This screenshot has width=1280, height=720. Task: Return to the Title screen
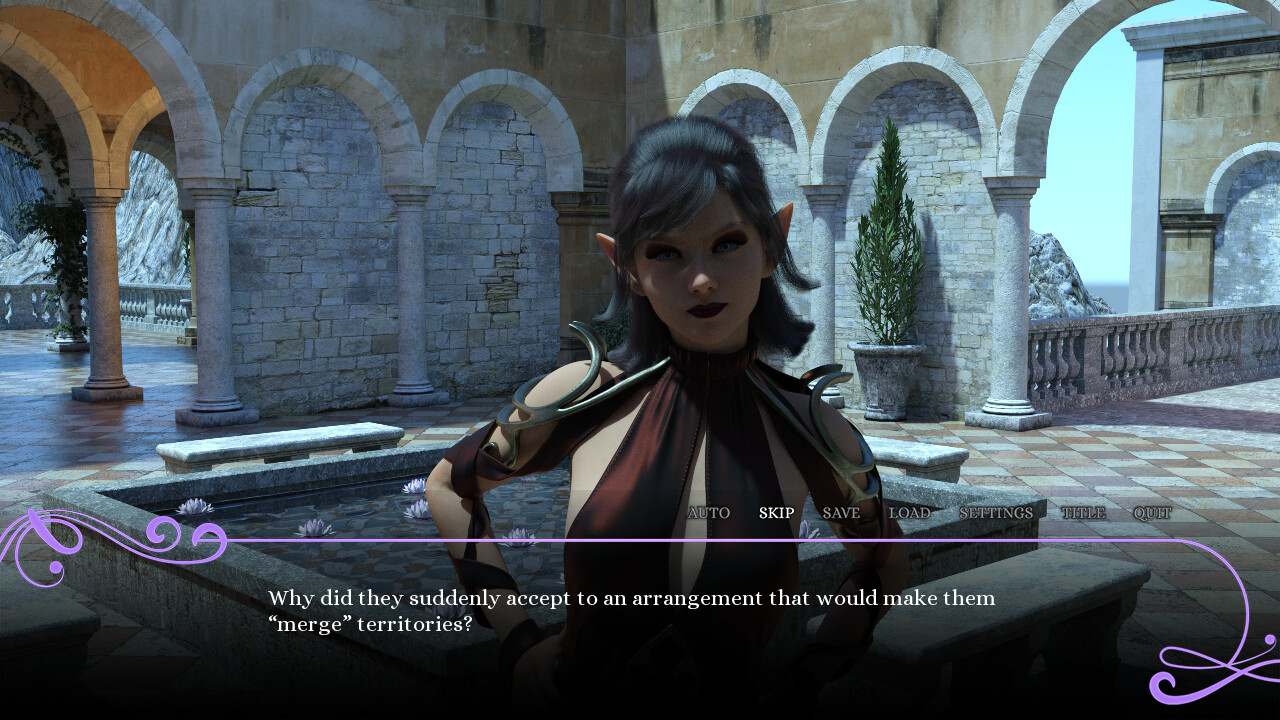(1082, 513)
